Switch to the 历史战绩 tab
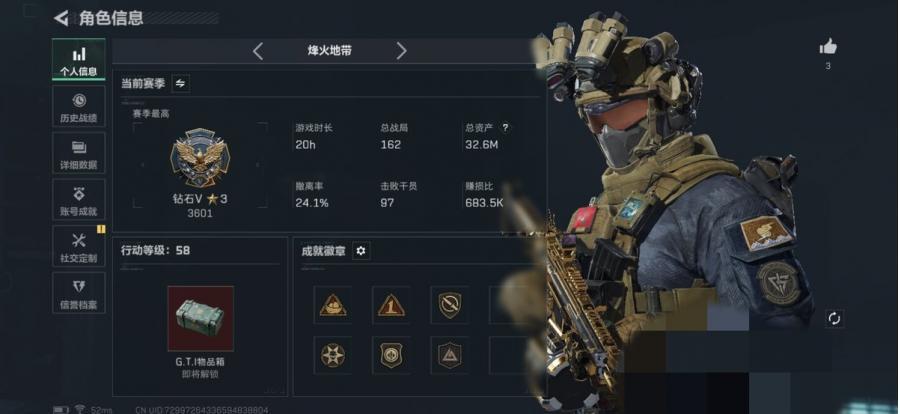This screenshot has width=900, height=414. [x=79, y=107]
